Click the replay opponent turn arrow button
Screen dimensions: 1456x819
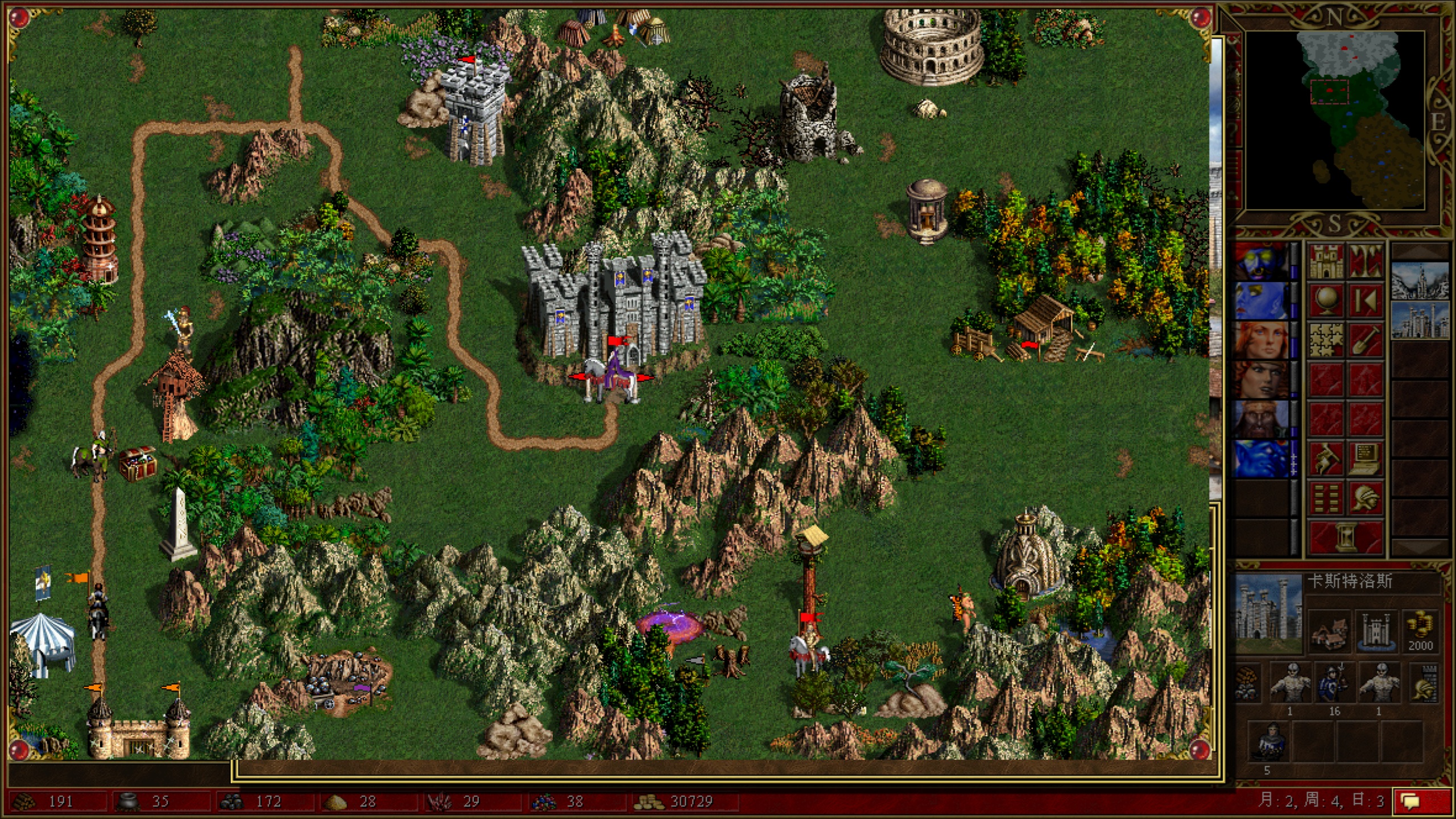tap(1366, 300)
